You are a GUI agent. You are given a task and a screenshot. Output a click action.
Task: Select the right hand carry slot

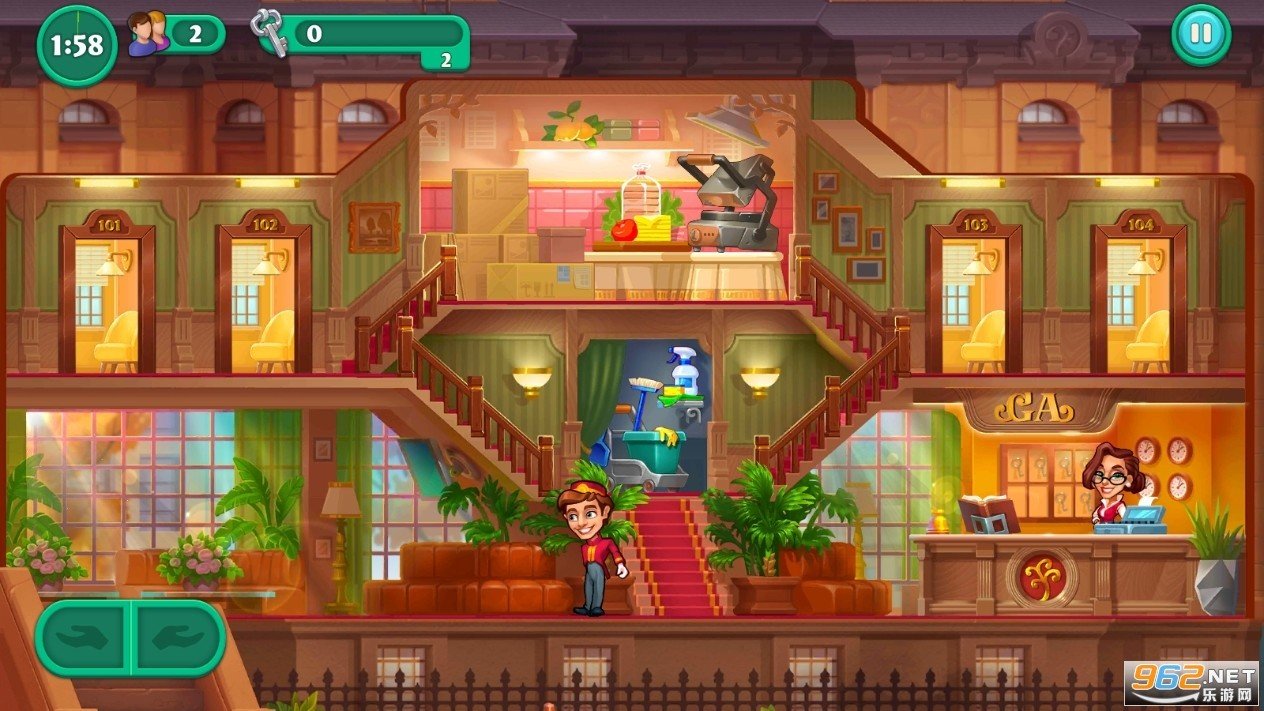pyautogui.click(x=178, y=637)
